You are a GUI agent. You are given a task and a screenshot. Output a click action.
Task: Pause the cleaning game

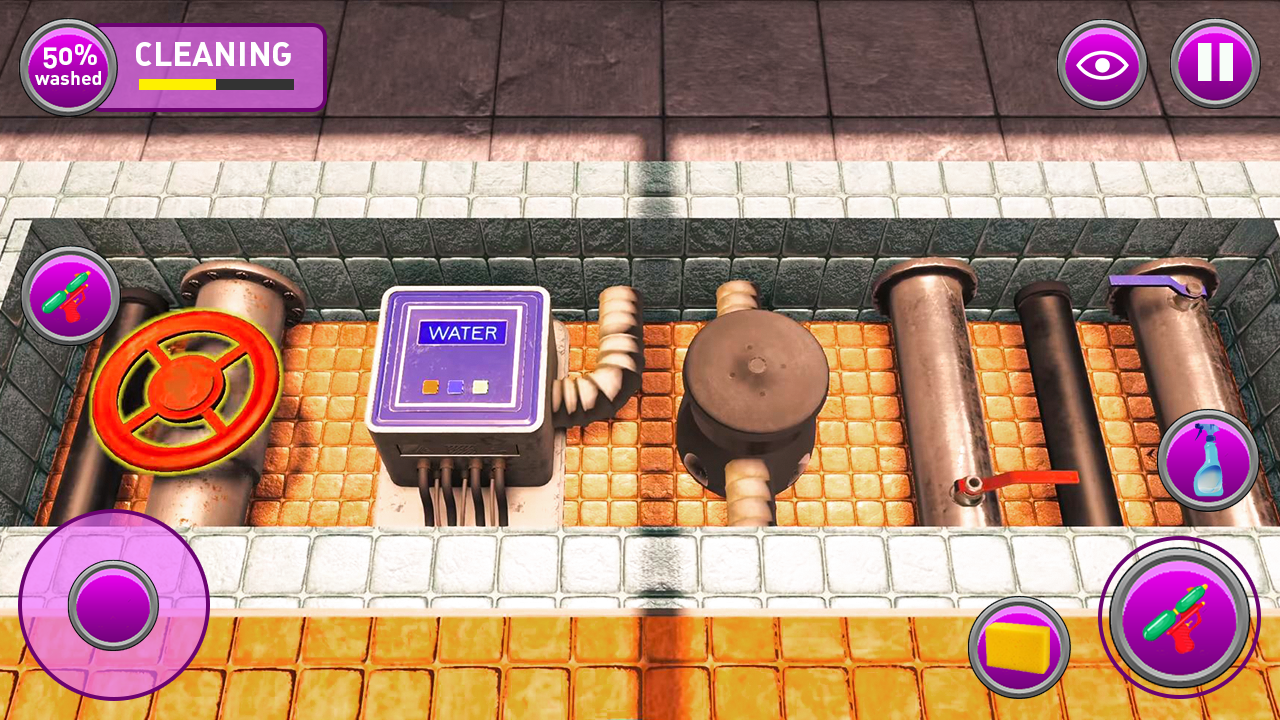pyautogui.click(x=1214, y=64)
